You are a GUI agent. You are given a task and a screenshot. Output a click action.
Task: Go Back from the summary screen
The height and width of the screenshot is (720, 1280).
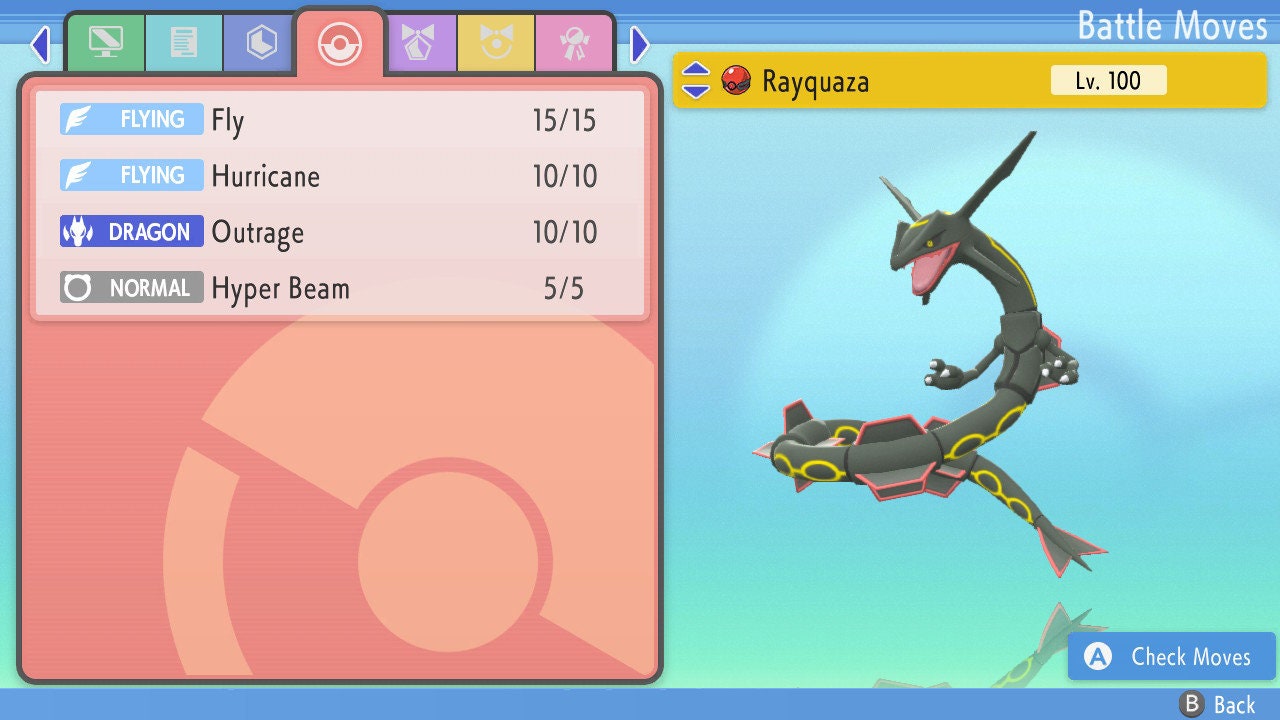[1218, 704]
